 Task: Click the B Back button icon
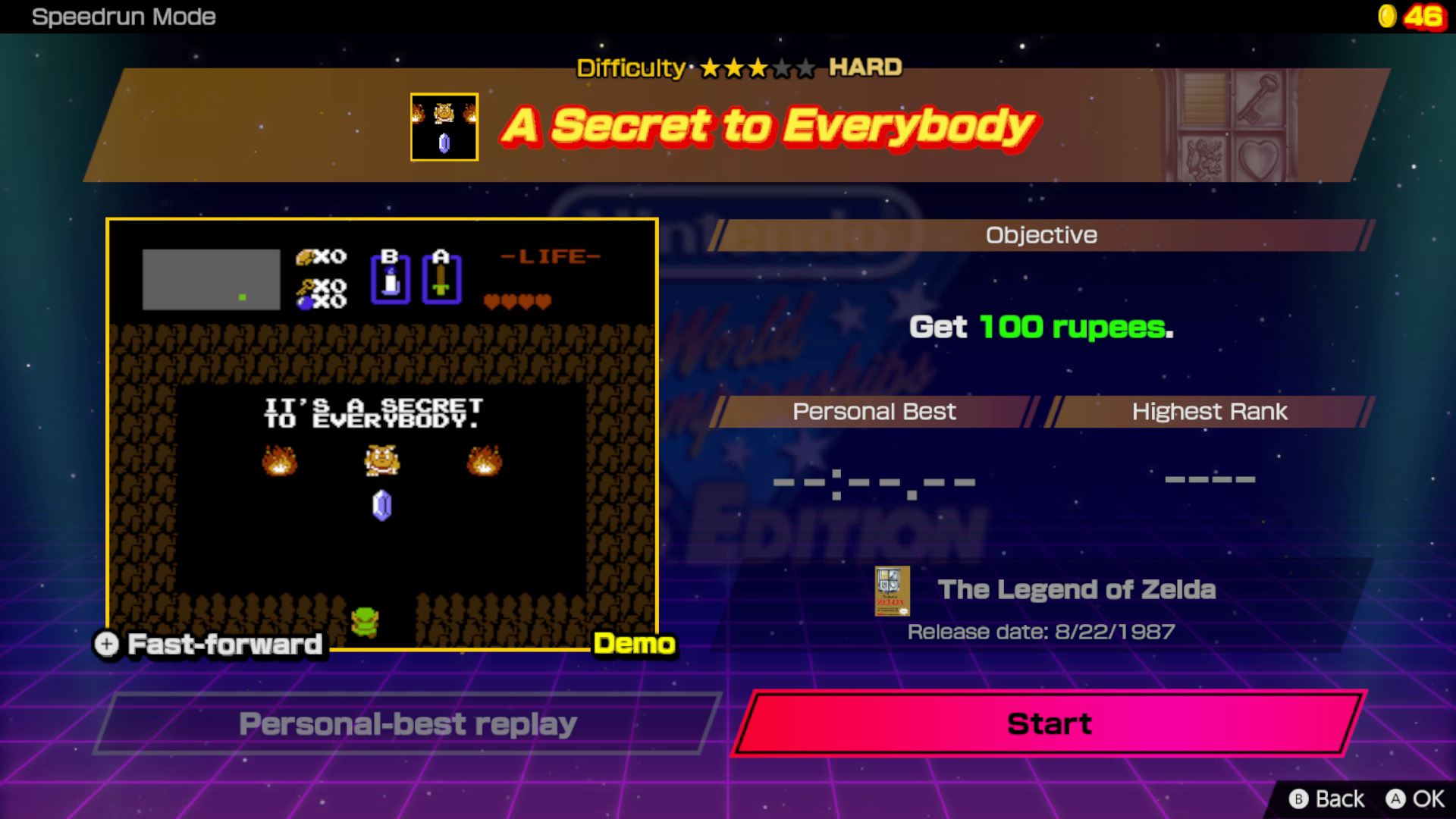1299,799
